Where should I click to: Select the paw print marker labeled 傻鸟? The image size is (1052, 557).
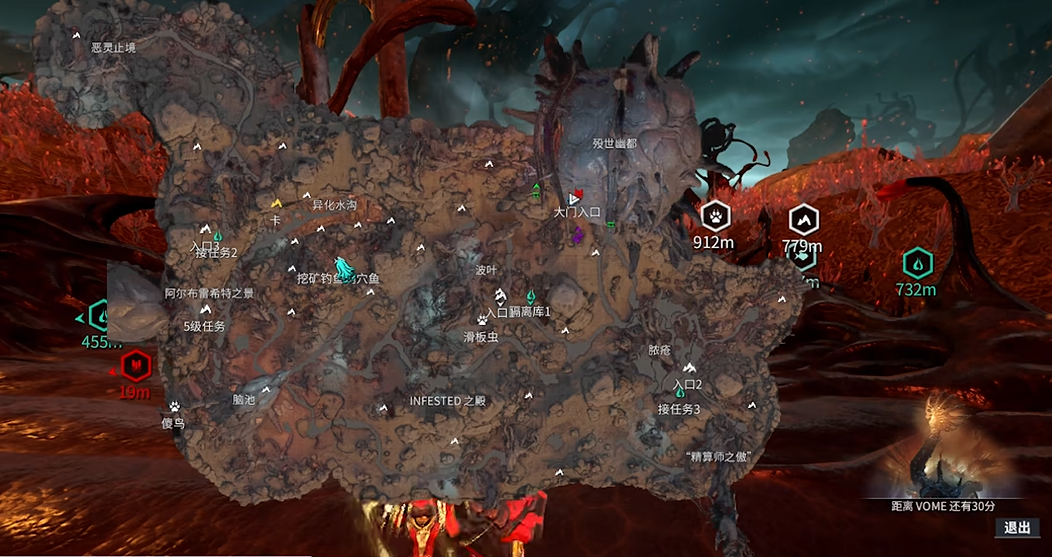coord(174,408)
